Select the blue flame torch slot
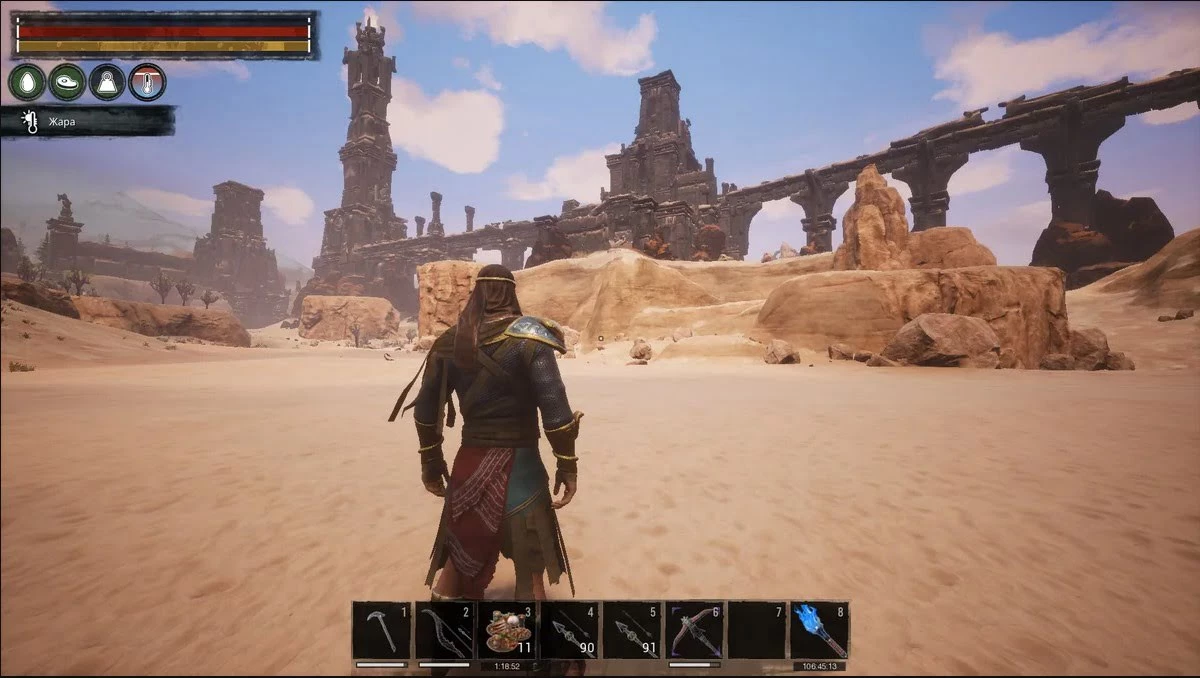The width and height of the screenshot is (1200, 678). click(x=819, y=630)
